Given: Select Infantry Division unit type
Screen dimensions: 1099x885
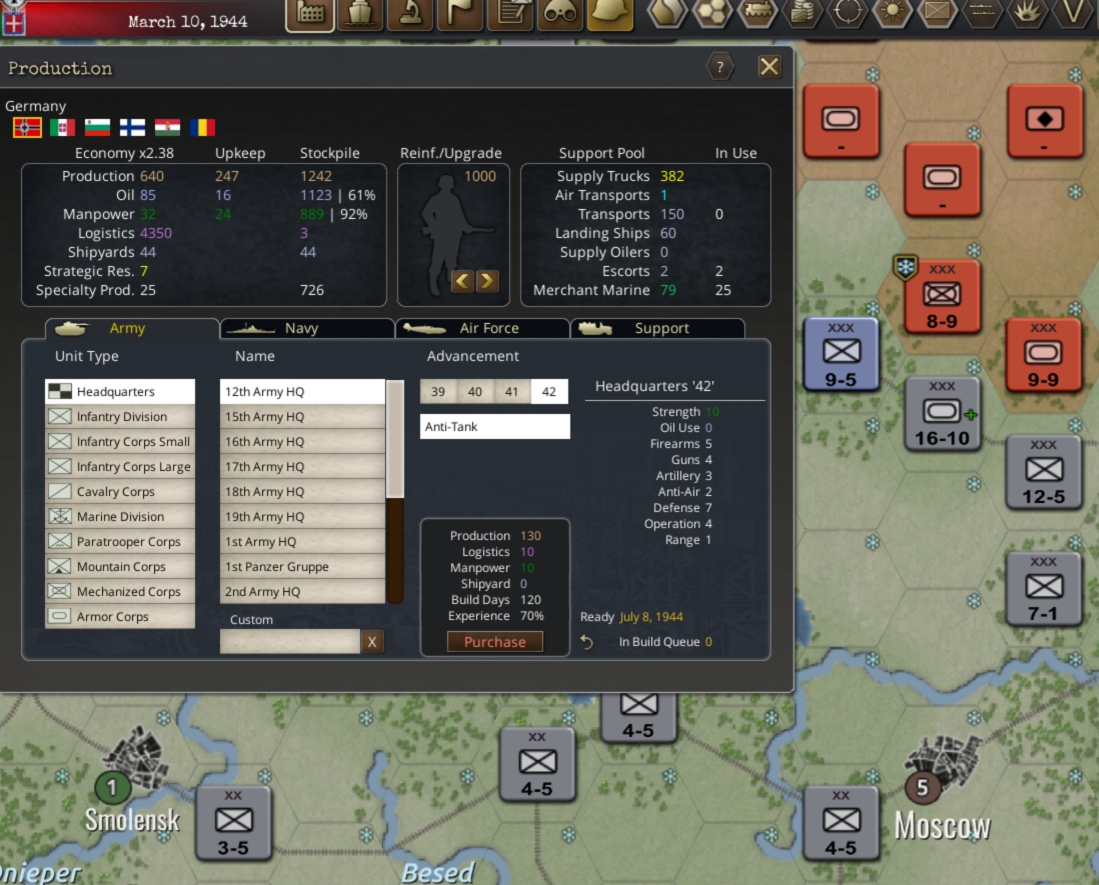Looking at the screenshot, I should coord(120,417).
